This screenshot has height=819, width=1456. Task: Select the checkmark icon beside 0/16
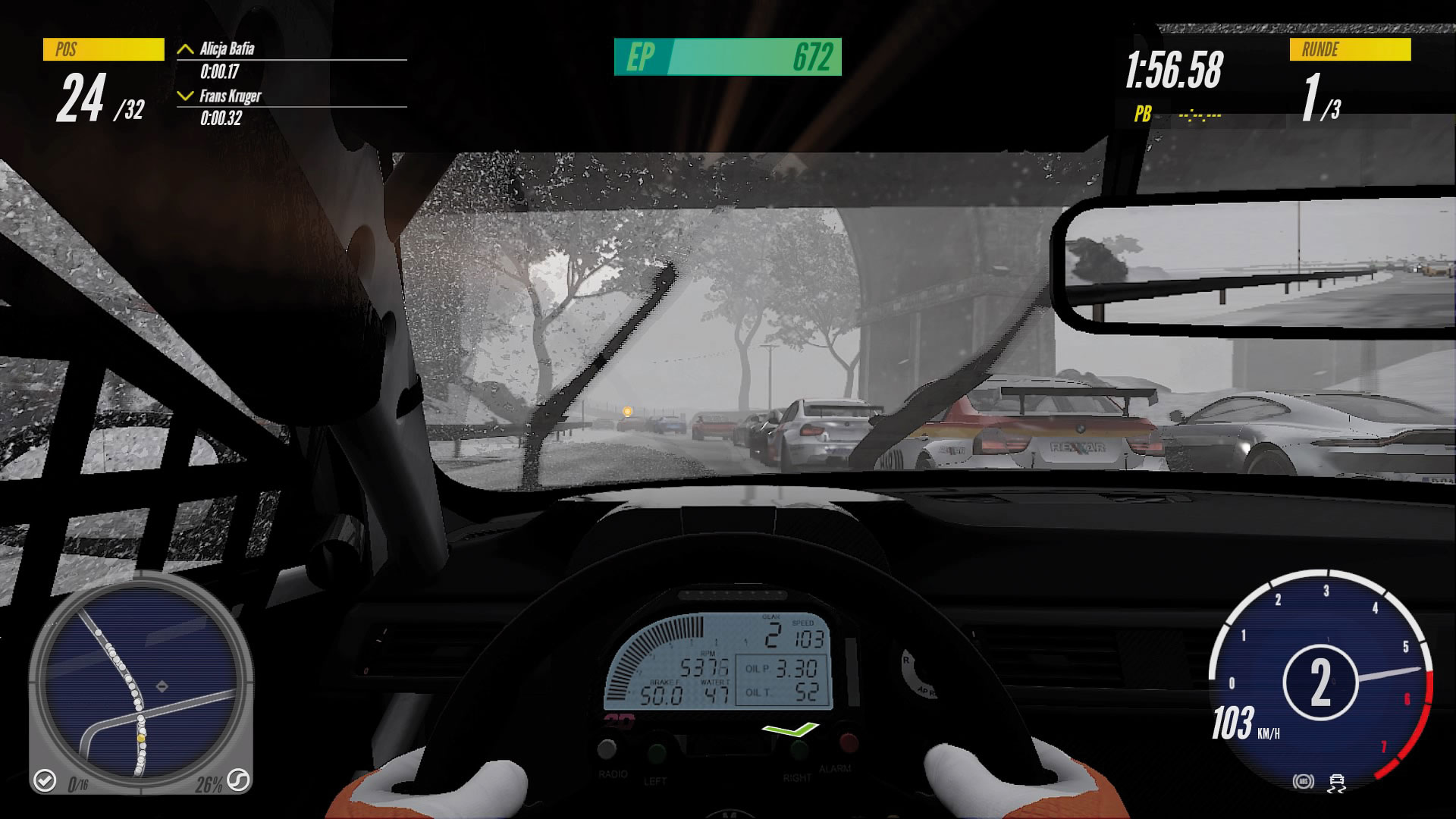pyautogui.click(x=45, y=780)
